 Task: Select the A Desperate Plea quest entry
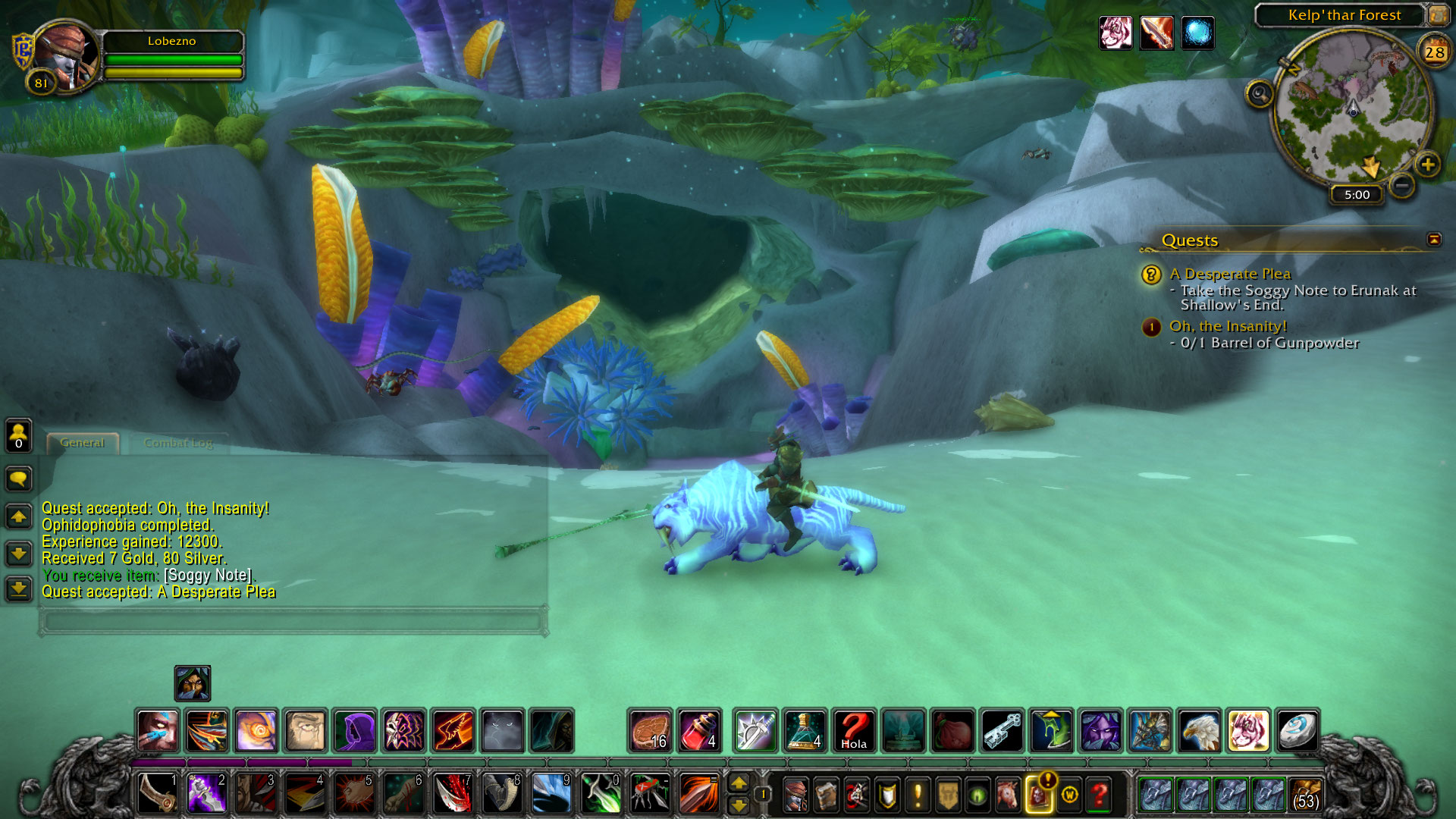coord(1230,274)
